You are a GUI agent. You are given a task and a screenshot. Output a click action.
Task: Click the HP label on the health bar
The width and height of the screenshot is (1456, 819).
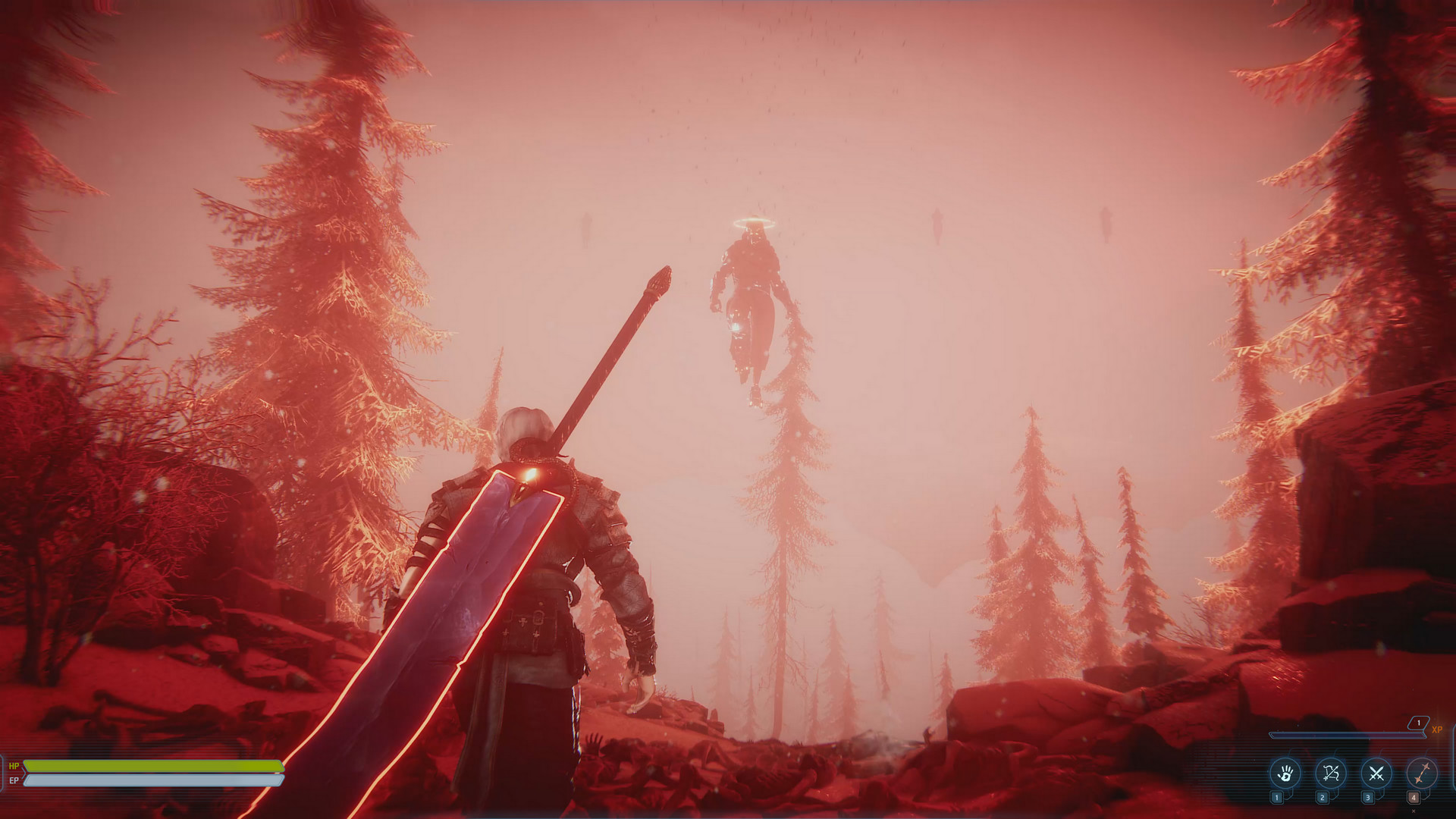pyautogui.click(x=14, y=765)
